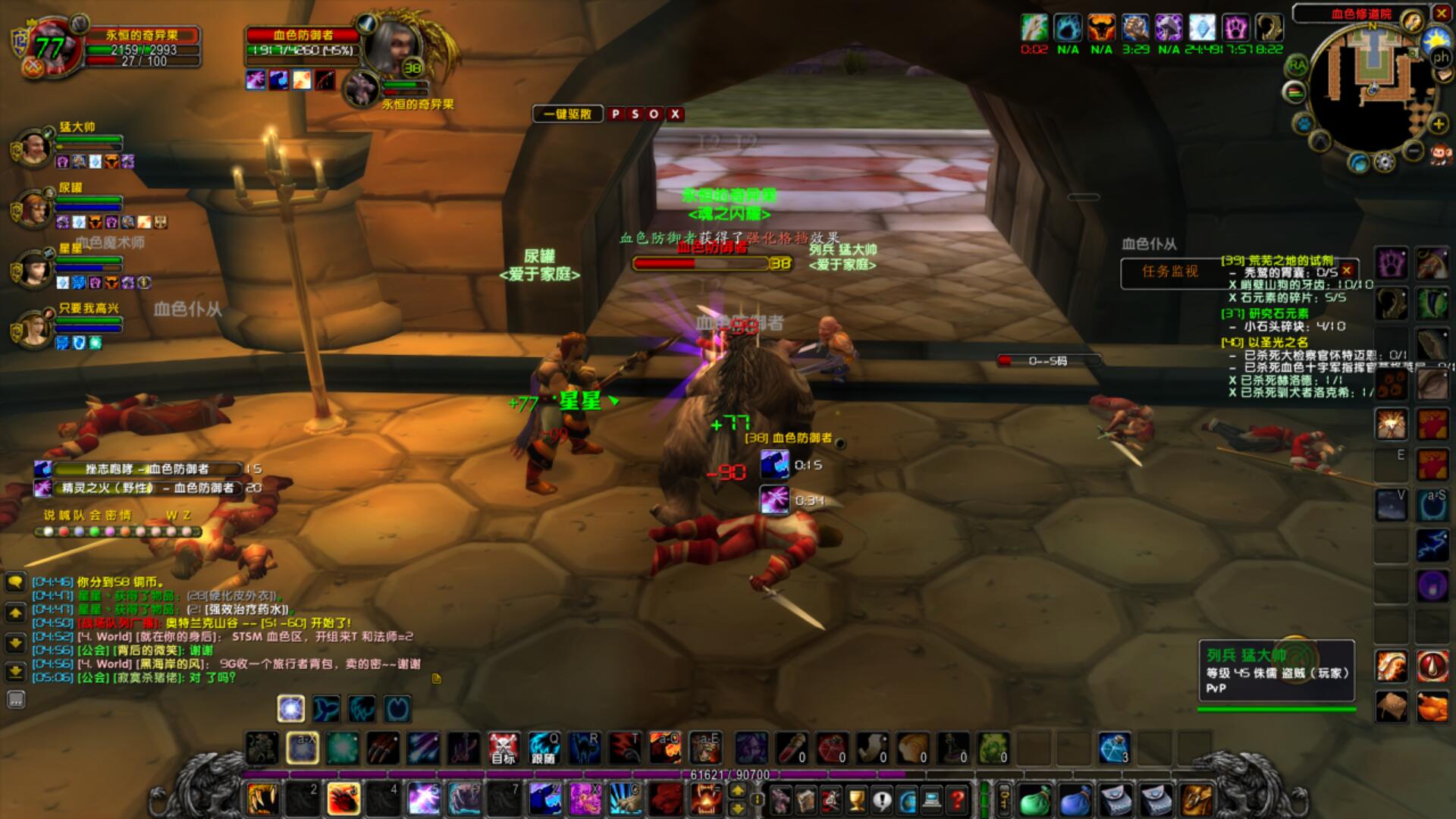
Task: Open the red question mark help button
Action: coord(958,799)
